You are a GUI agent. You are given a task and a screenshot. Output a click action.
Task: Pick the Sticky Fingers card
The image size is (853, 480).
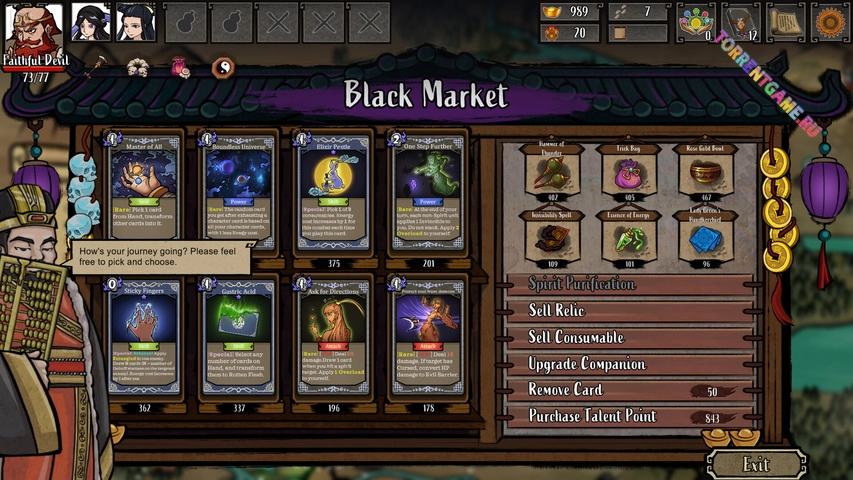(x=143, y=338)
